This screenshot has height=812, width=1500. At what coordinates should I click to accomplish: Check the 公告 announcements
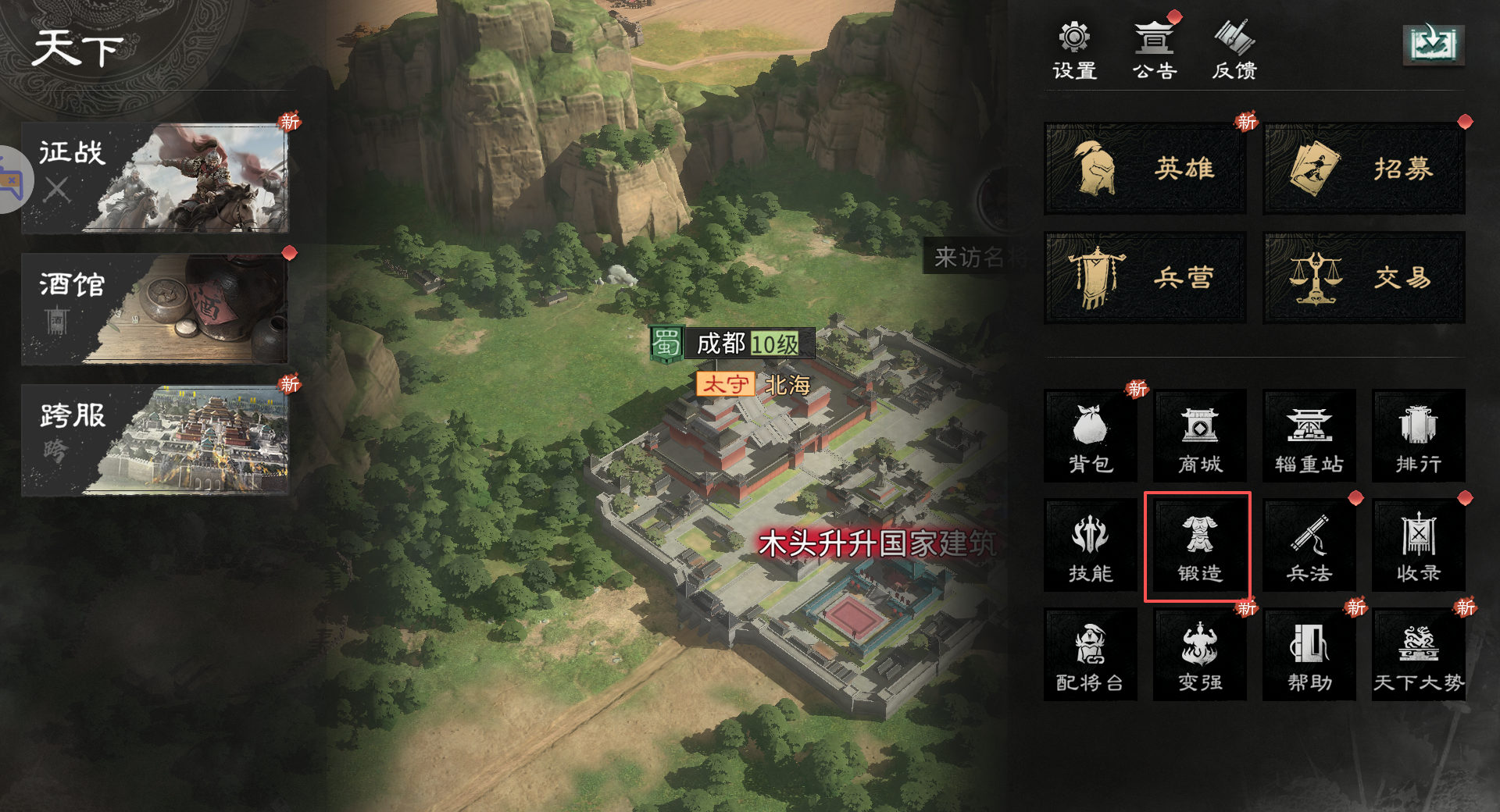click(1154, 48)
